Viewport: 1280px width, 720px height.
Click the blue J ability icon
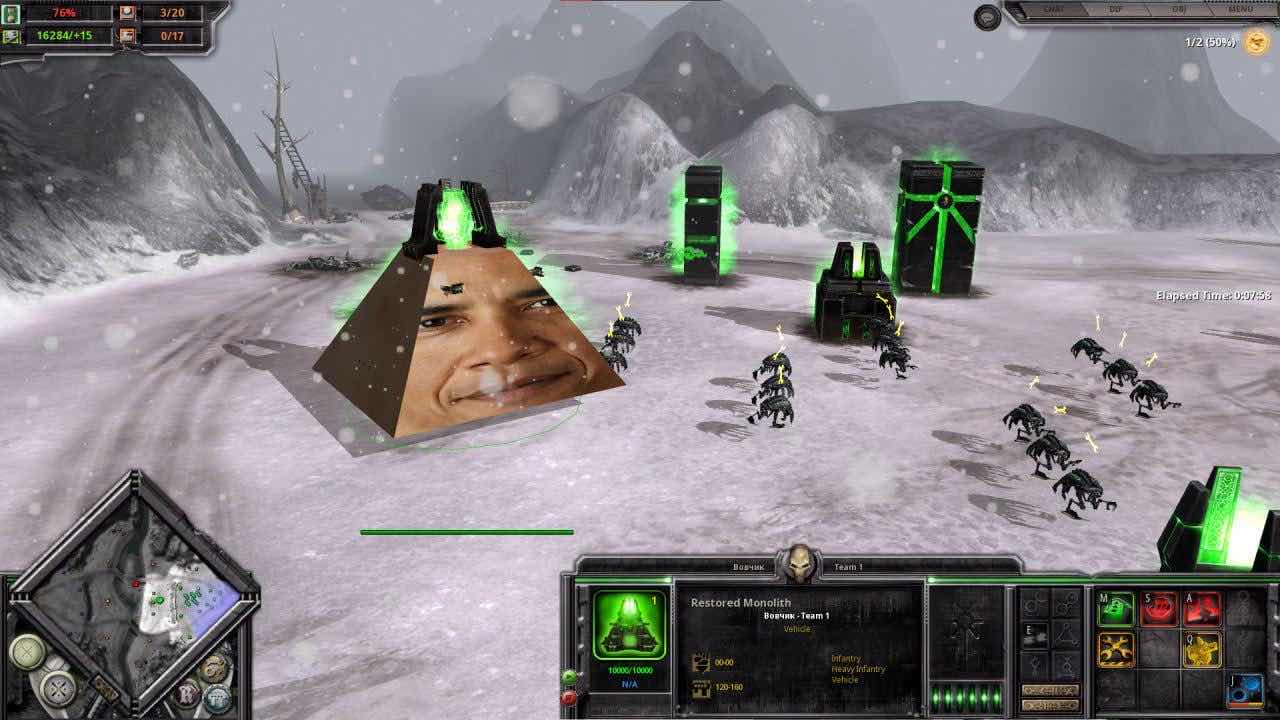pyautogui.click(x=1246, y=691)
